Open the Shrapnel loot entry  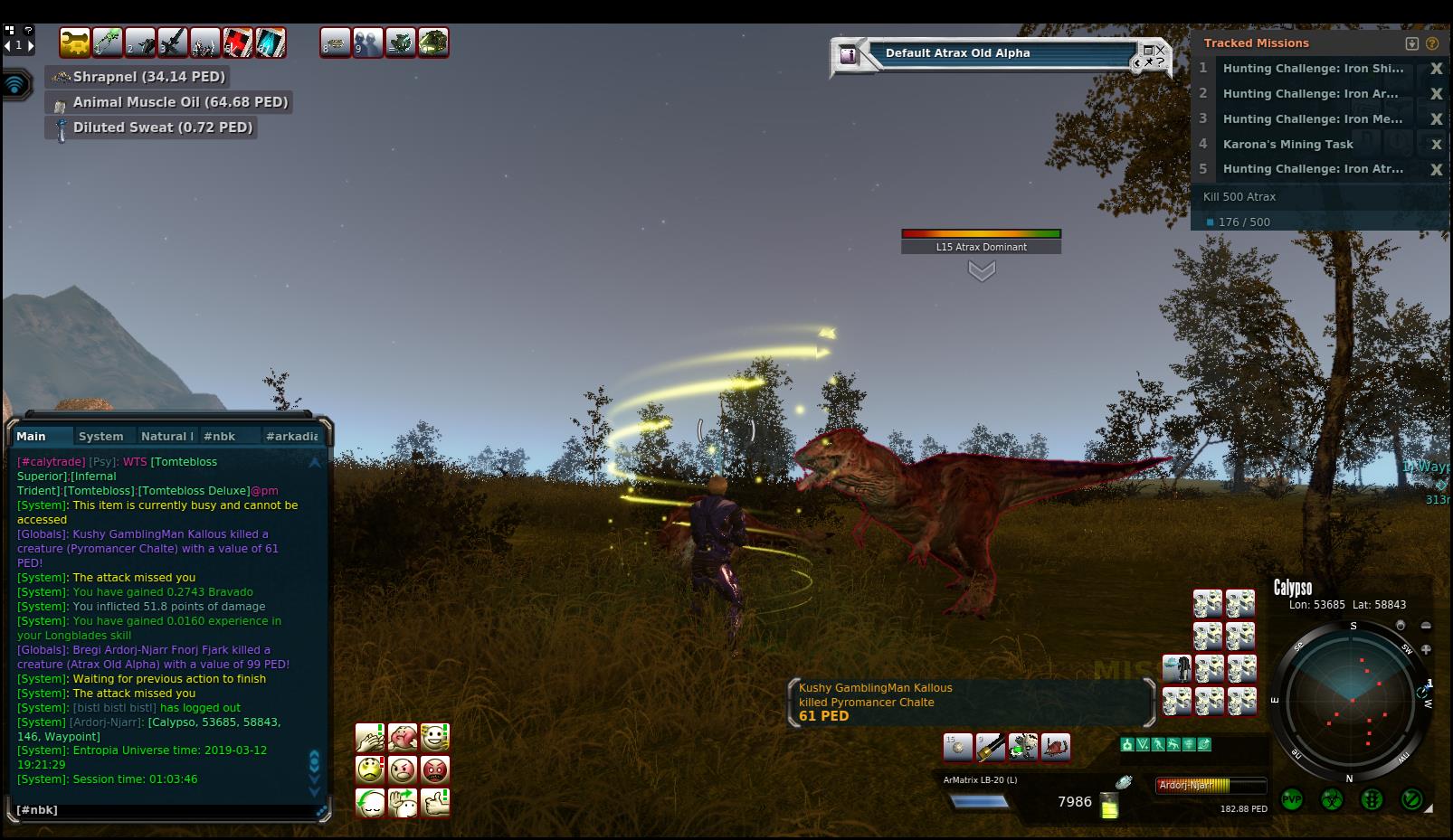(x=149, y=77)
